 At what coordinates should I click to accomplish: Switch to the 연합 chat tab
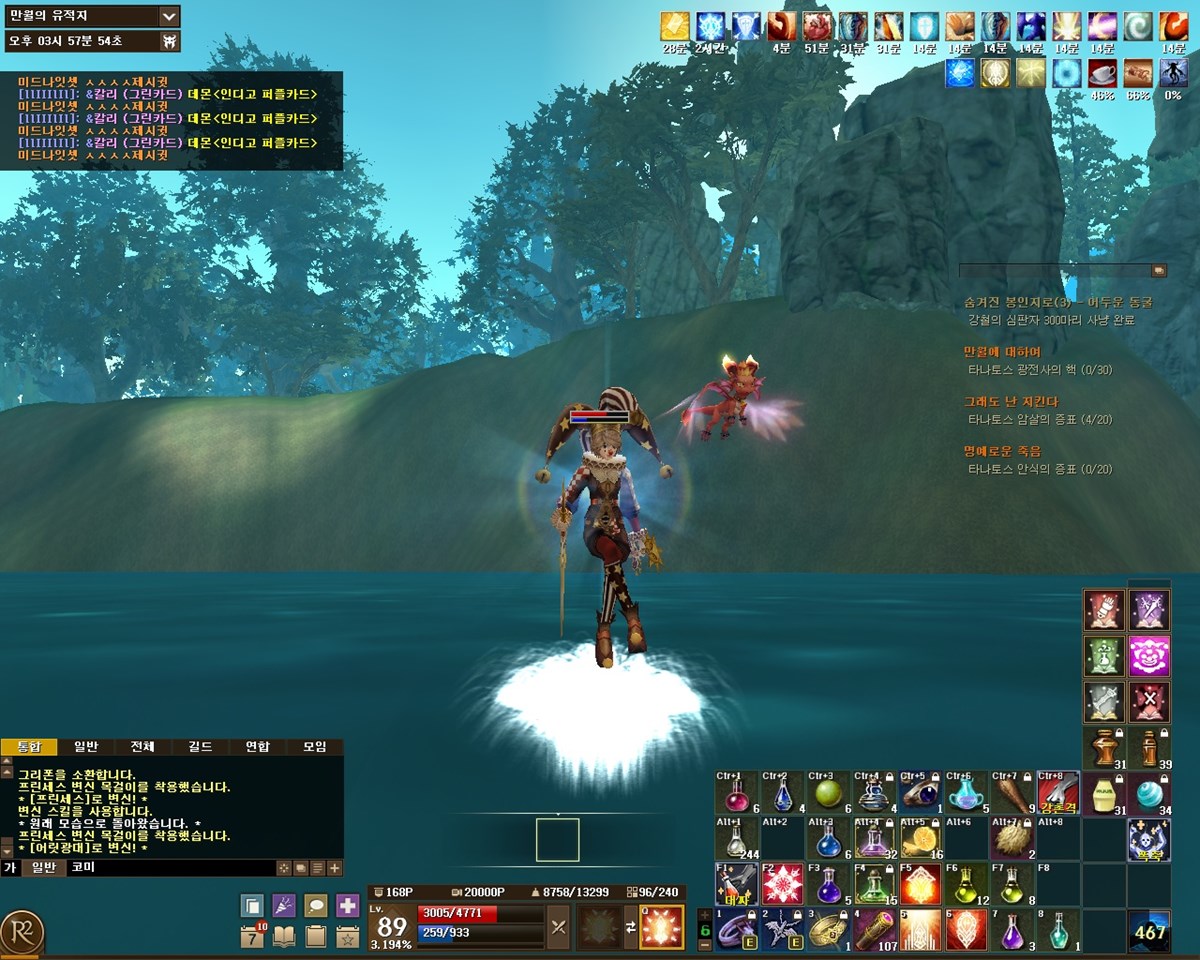point(258,747)
